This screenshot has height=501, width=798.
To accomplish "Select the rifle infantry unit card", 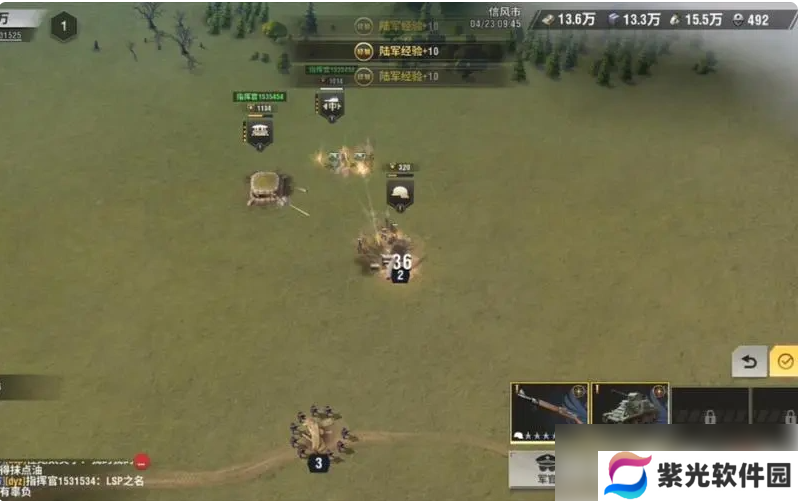I will pyautogui.click(x=547, y=412).
